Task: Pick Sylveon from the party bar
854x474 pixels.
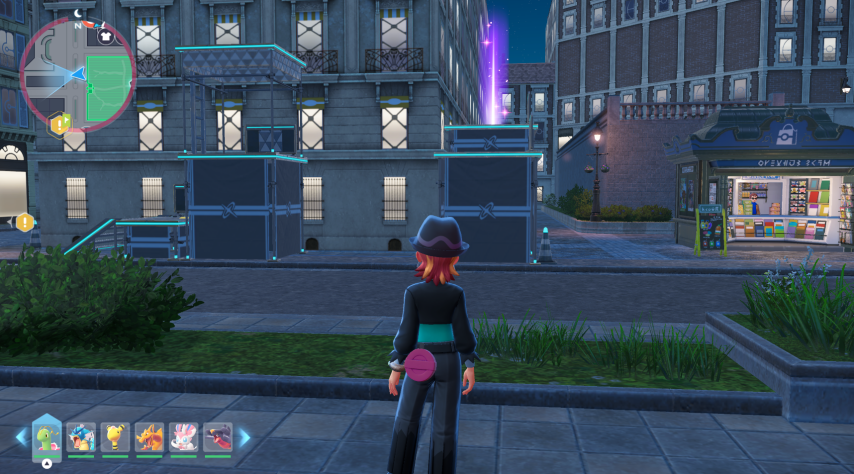Action: (184, 437)
